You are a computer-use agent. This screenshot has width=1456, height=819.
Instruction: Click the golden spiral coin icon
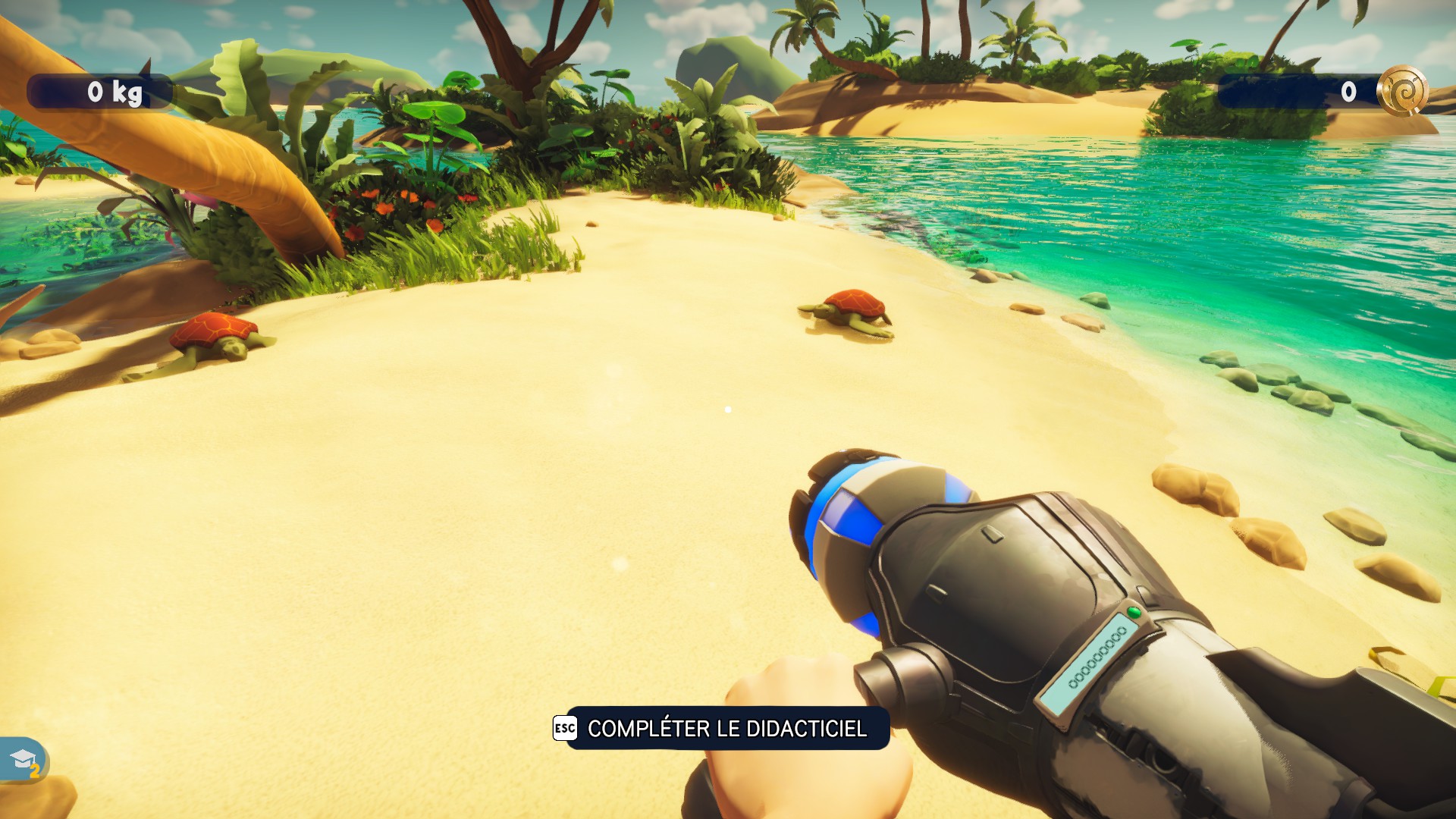pyautogui.click(x=1402, y=92)
